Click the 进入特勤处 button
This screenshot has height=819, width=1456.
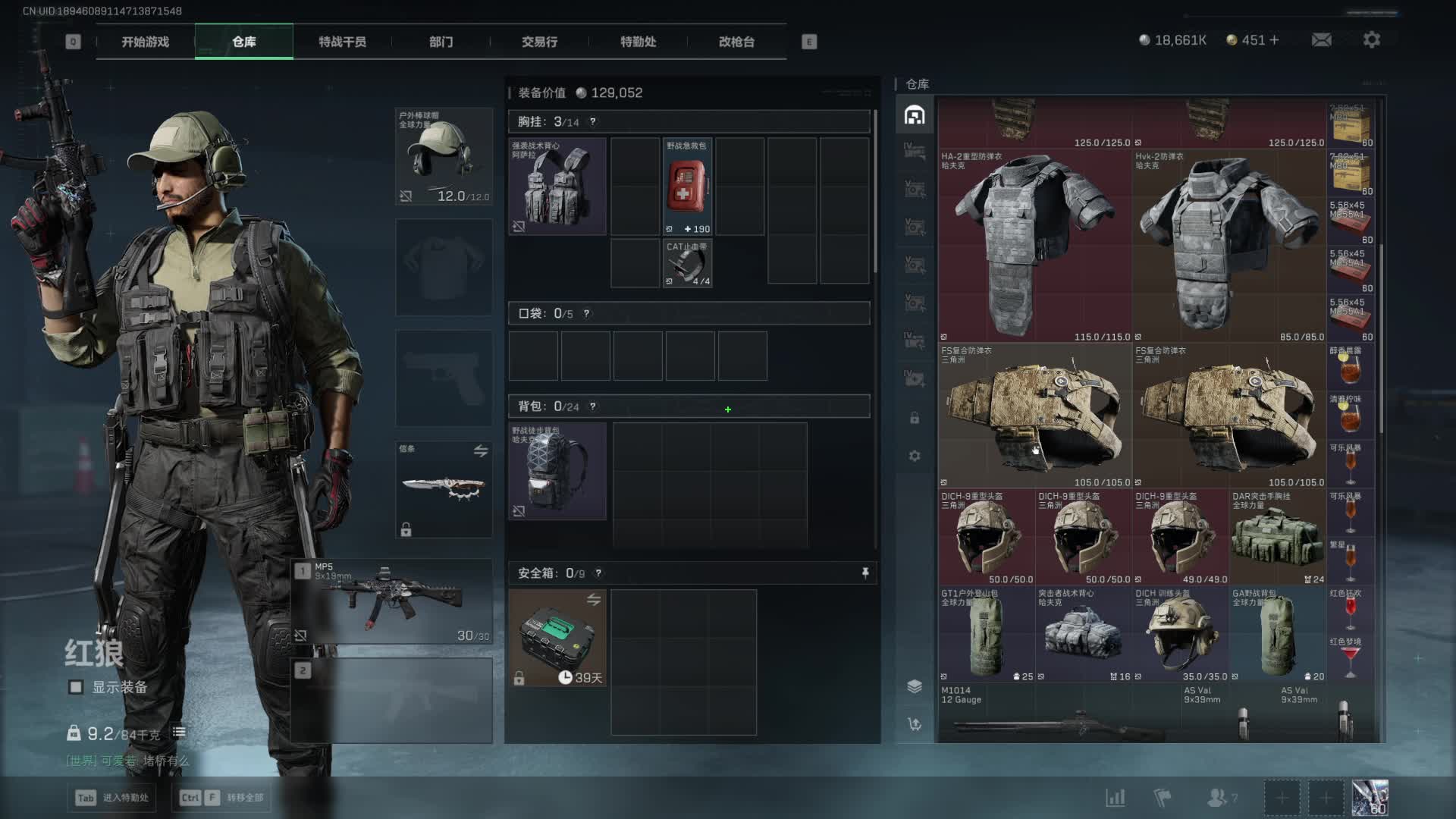pyautogui.click(x=112, y=798)
